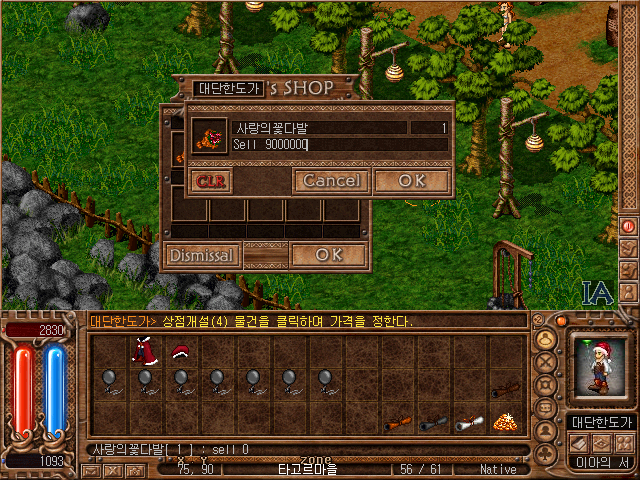Select the red Santa hat in inventory

coord(180,351)
